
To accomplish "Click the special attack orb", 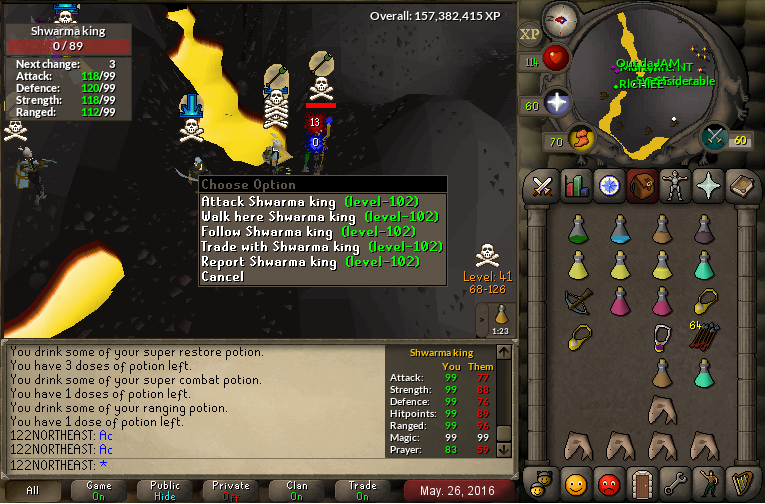I will tap(715, 138).
